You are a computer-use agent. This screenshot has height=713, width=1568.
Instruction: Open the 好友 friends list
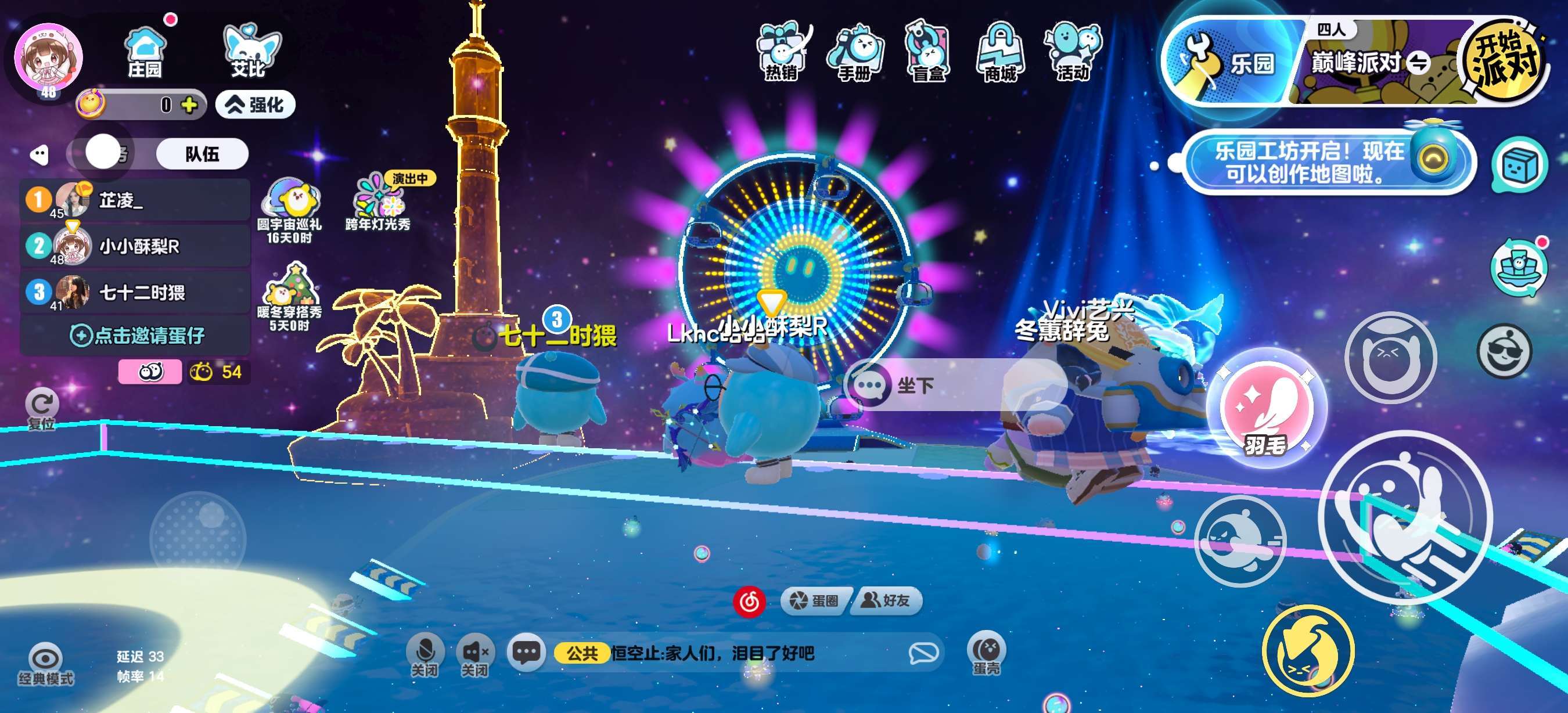click(886, 601)
